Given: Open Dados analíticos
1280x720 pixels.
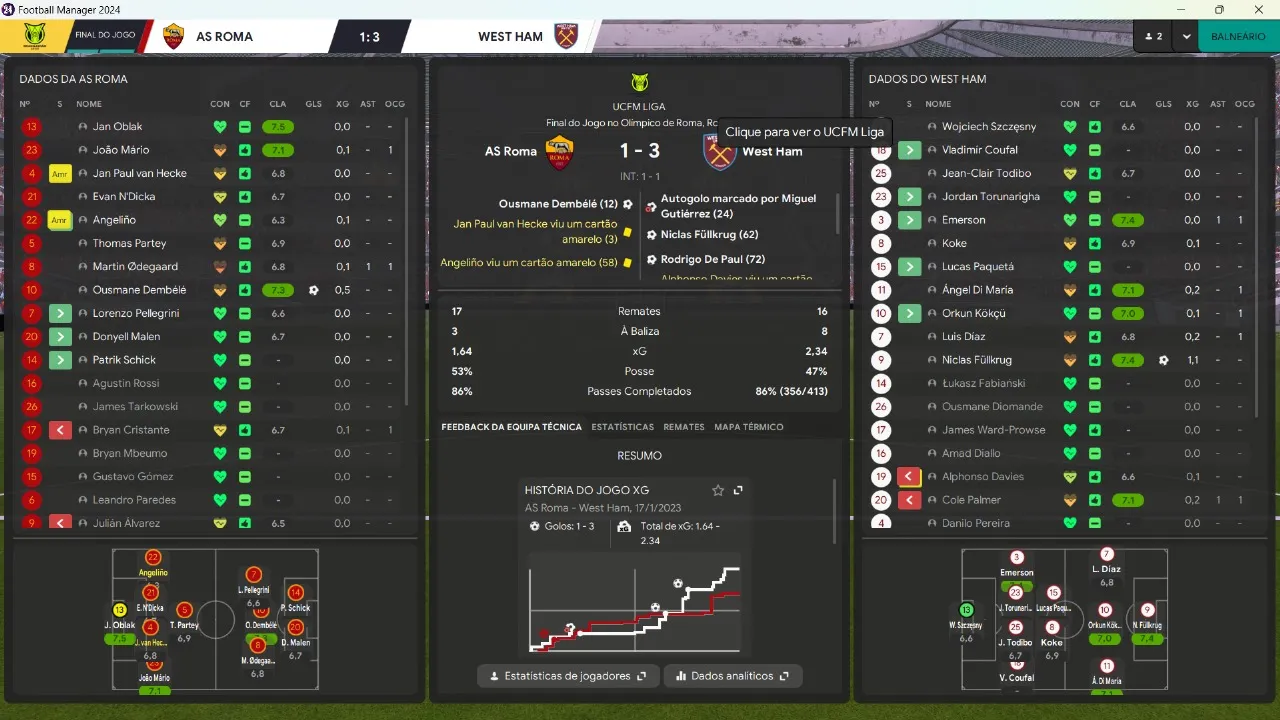Looking at the screenshot, I should [x=733, y=676].
